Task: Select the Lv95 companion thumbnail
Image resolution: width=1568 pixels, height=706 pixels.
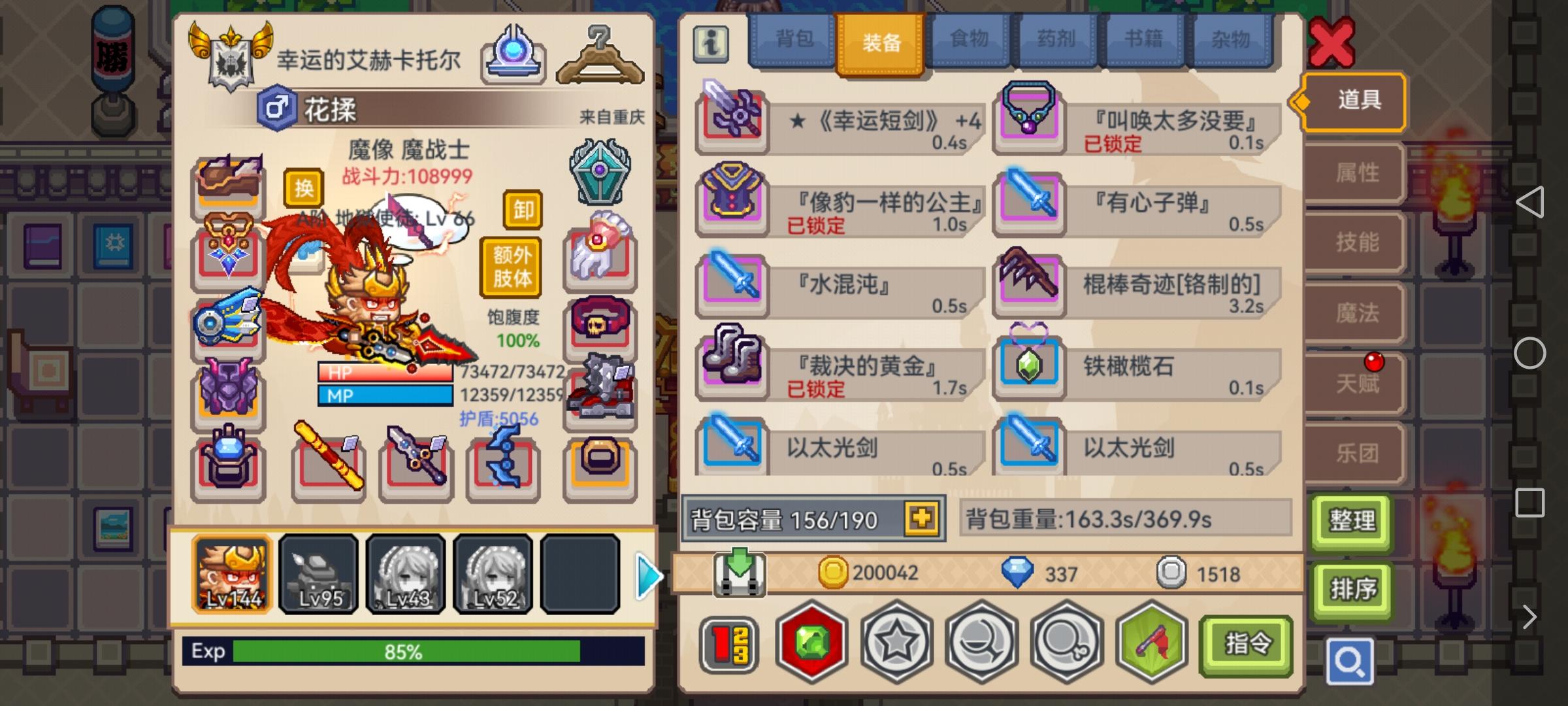Action: click(318, 576)
